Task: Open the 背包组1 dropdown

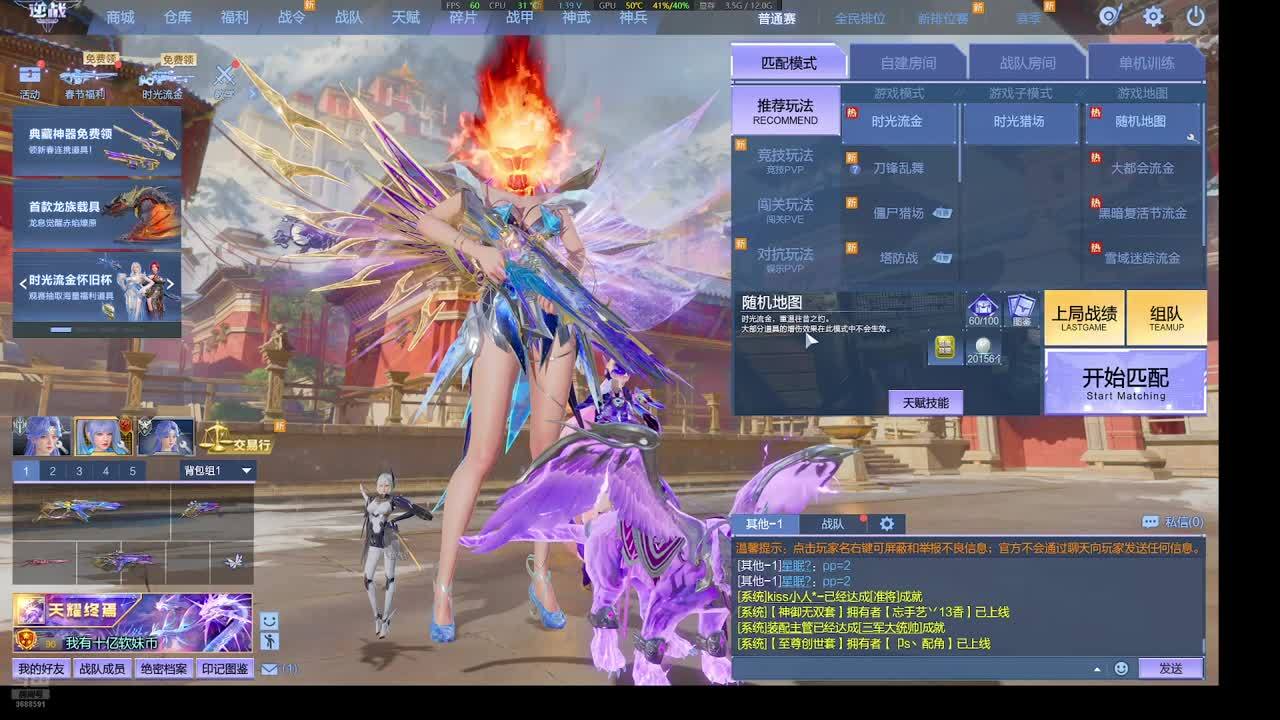Action: pos(218,470)
